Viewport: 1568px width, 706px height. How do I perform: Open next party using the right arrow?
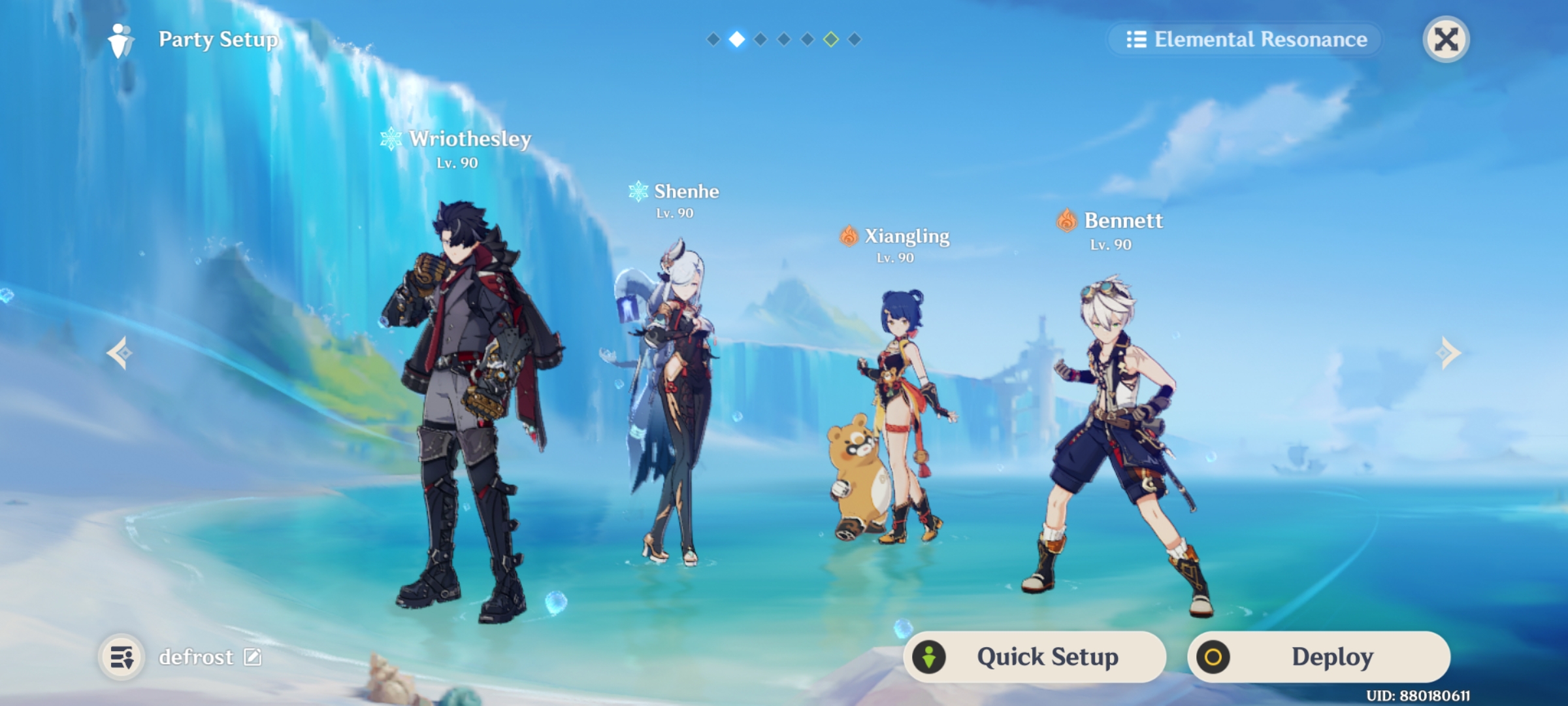click(1449, 353)
